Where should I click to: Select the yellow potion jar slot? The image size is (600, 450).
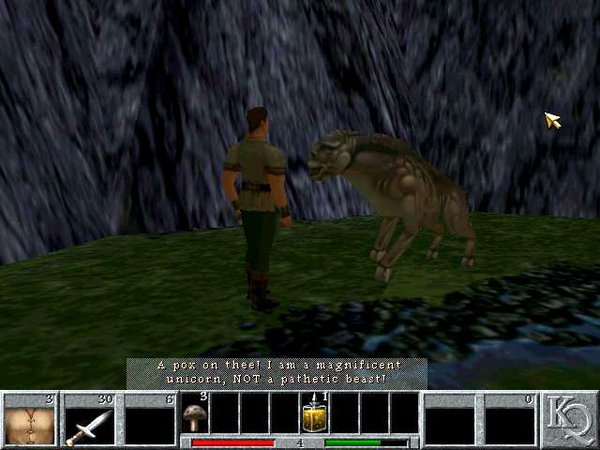coord(314,414)
